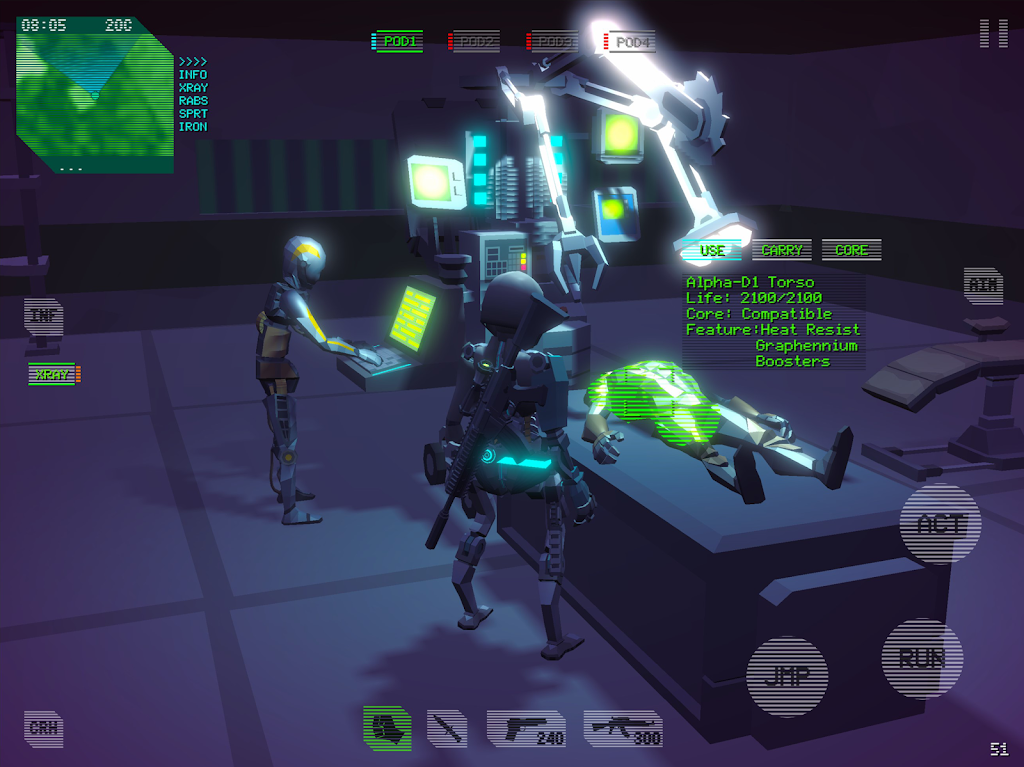Viewport: 1024px width, 767px height.
Task: Select the fist melee weapon slot
Action: pyautogui.click(x=387, y=727)
